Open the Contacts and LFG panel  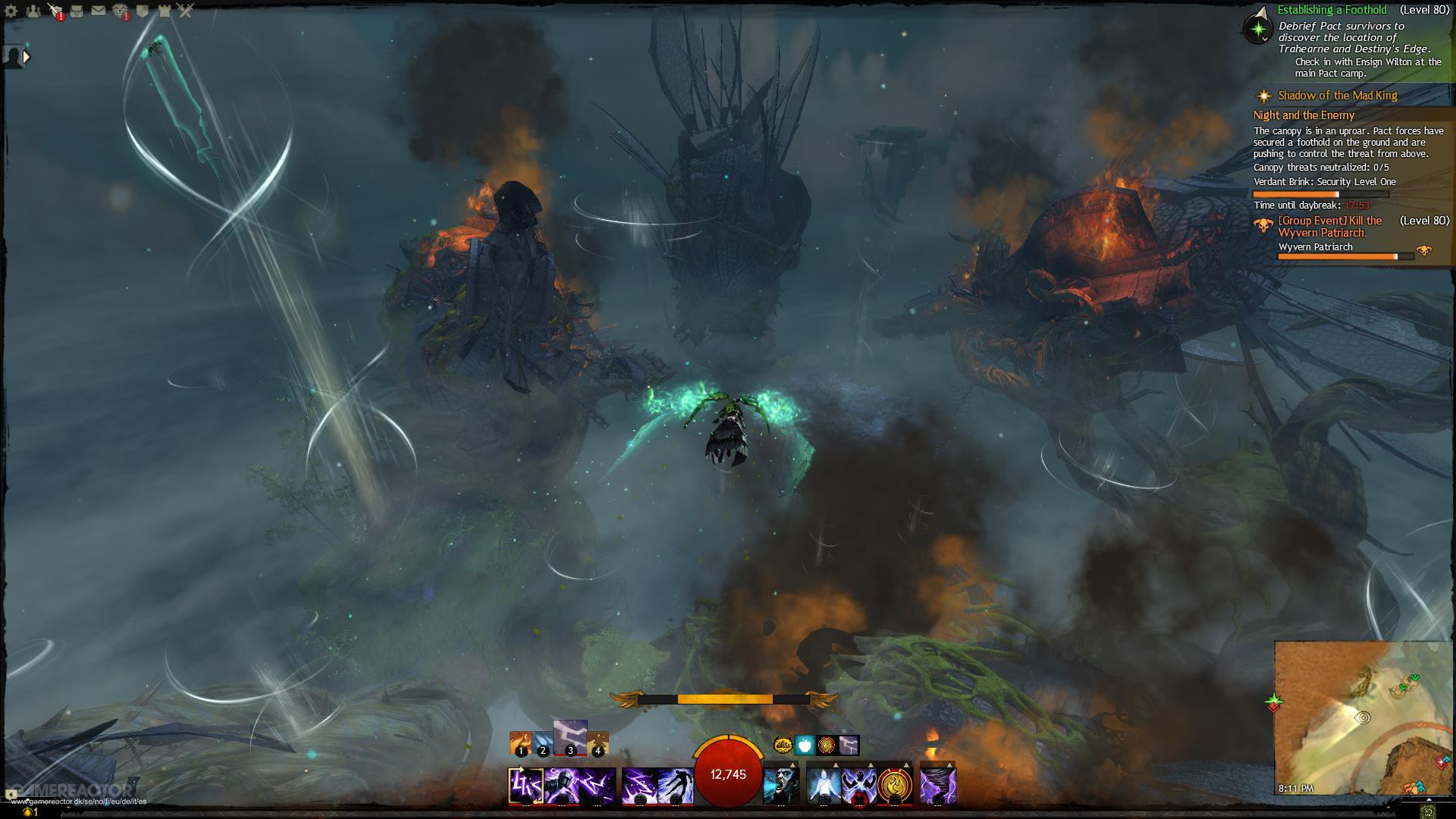tap(33, 10)
